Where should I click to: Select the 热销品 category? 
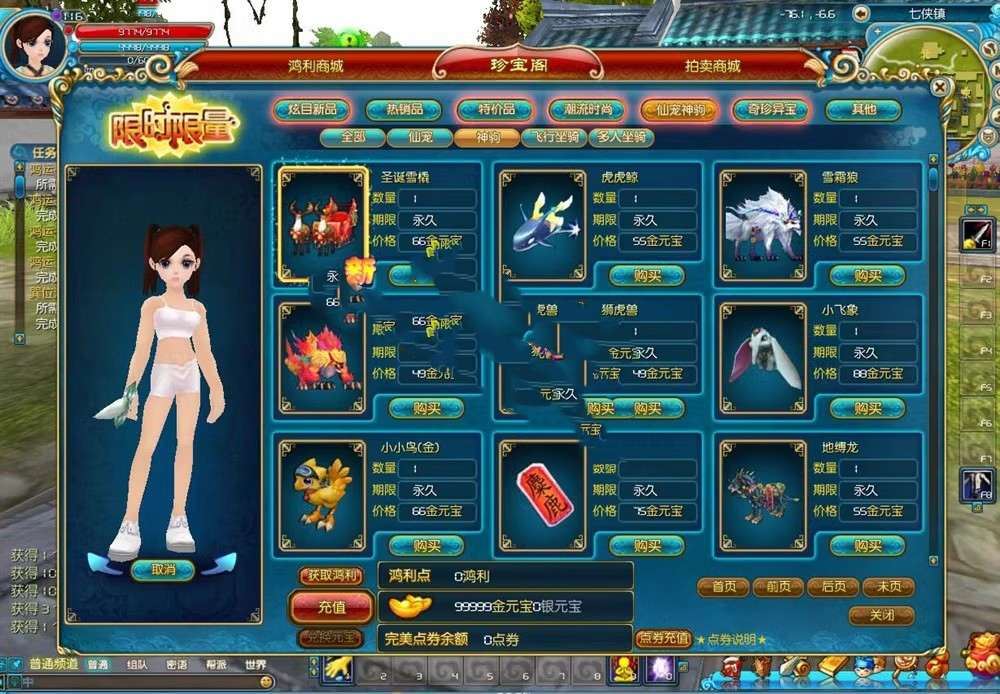[x=403, y=110]
